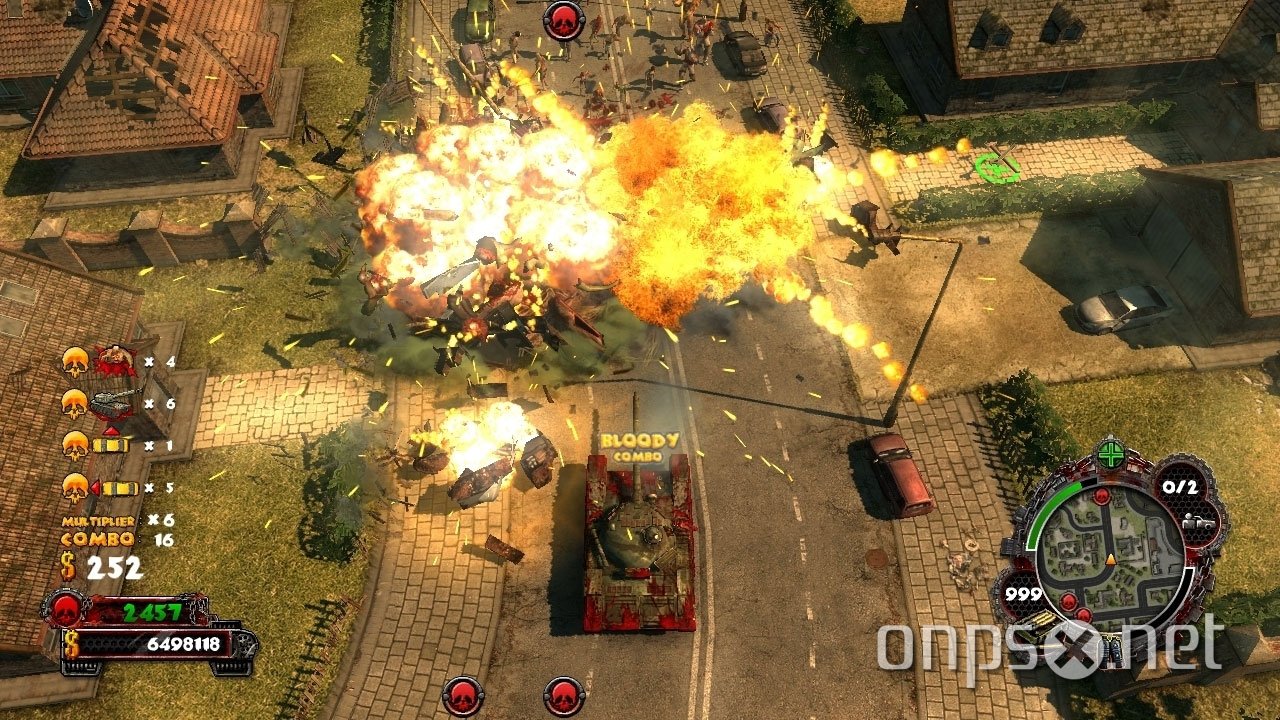Click the BLOODY COMBO banner text
The width and height of the screenshot is (1280, 720).
[642, 445]
